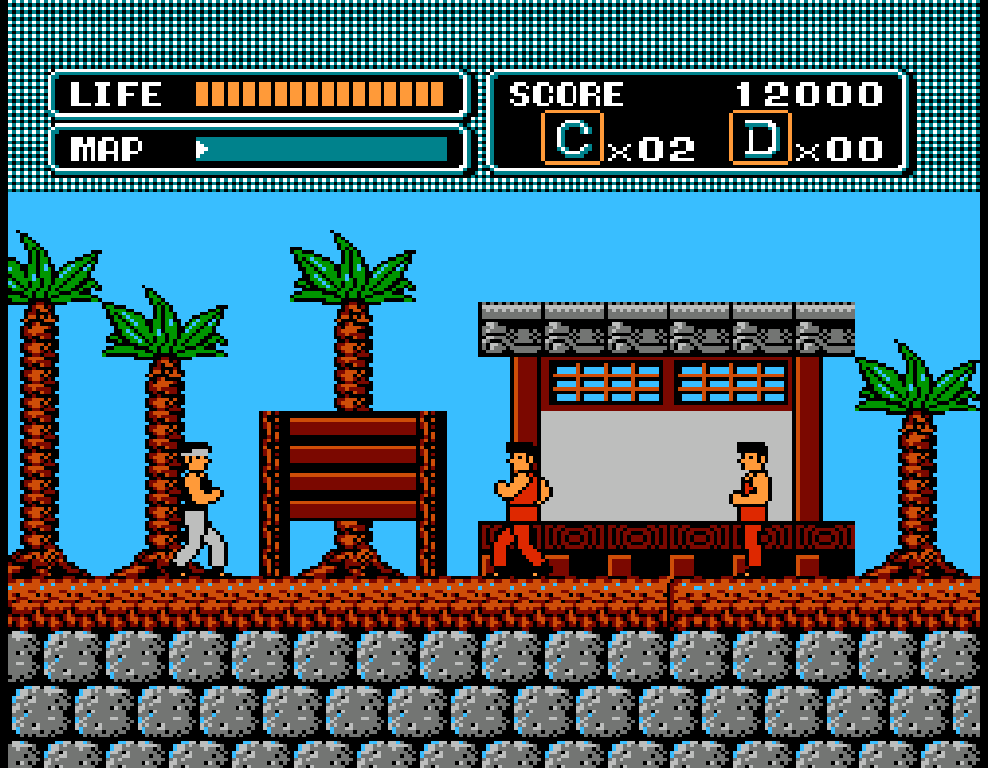This screenshot has width=988, height=768.
Task: Select the C item icon
Action: pyautogui.click(x=572, y=138)
